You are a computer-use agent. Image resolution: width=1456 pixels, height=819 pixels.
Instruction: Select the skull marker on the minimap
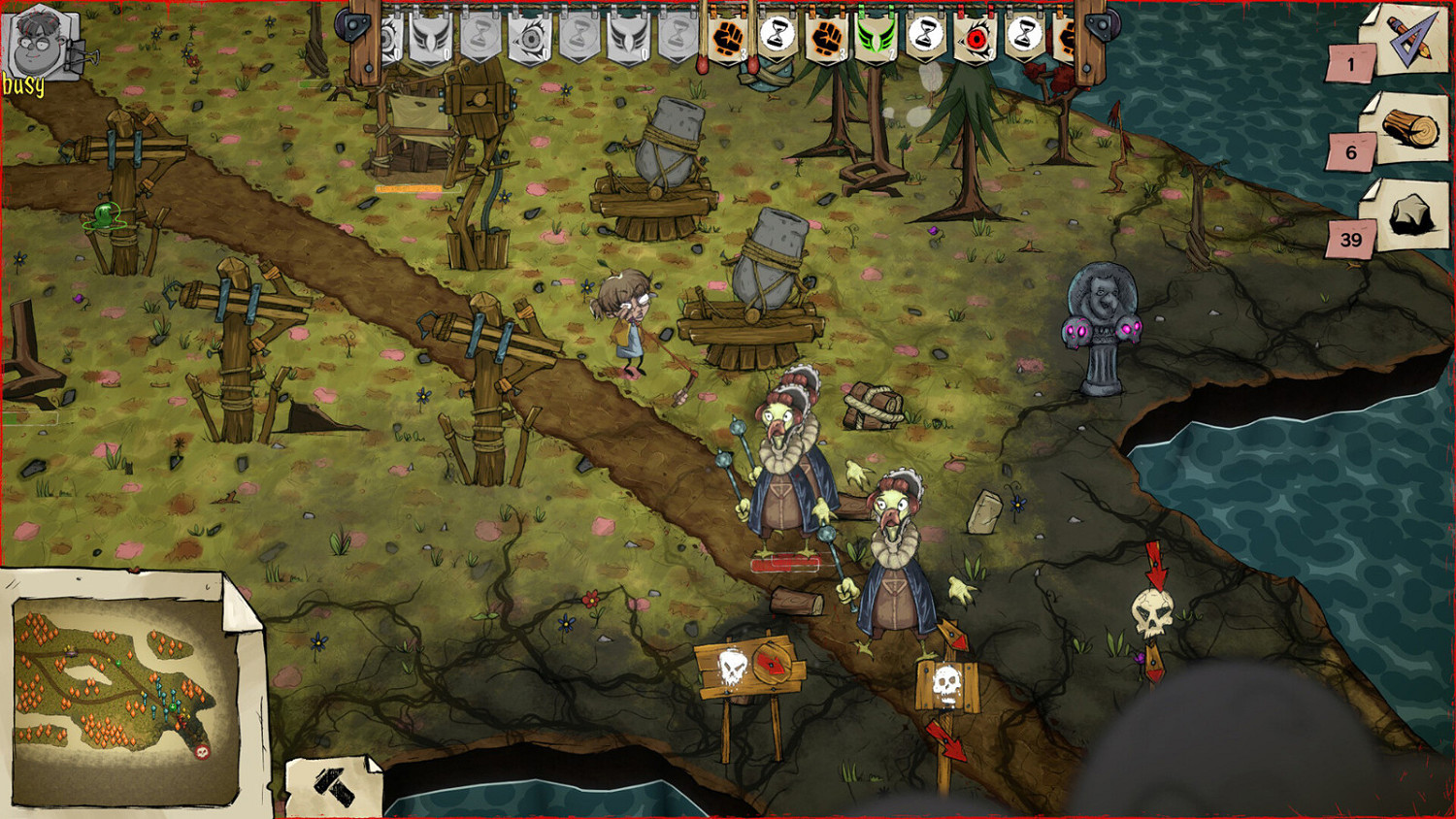click(x=203, y=752)
